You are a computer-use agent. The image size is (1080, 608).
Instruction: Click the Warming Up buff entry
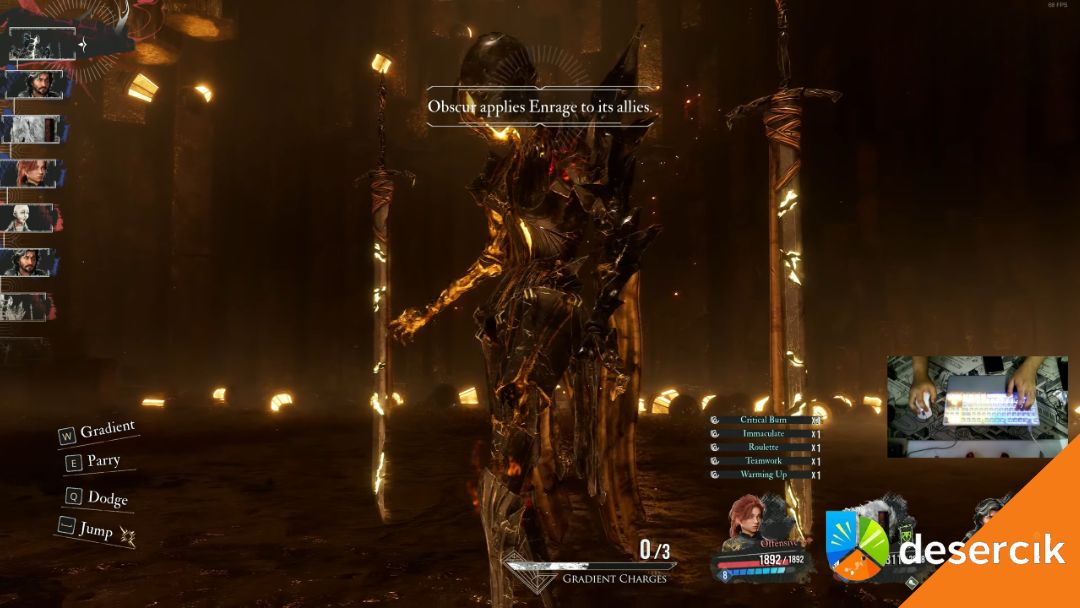click(x=764, y=475)
